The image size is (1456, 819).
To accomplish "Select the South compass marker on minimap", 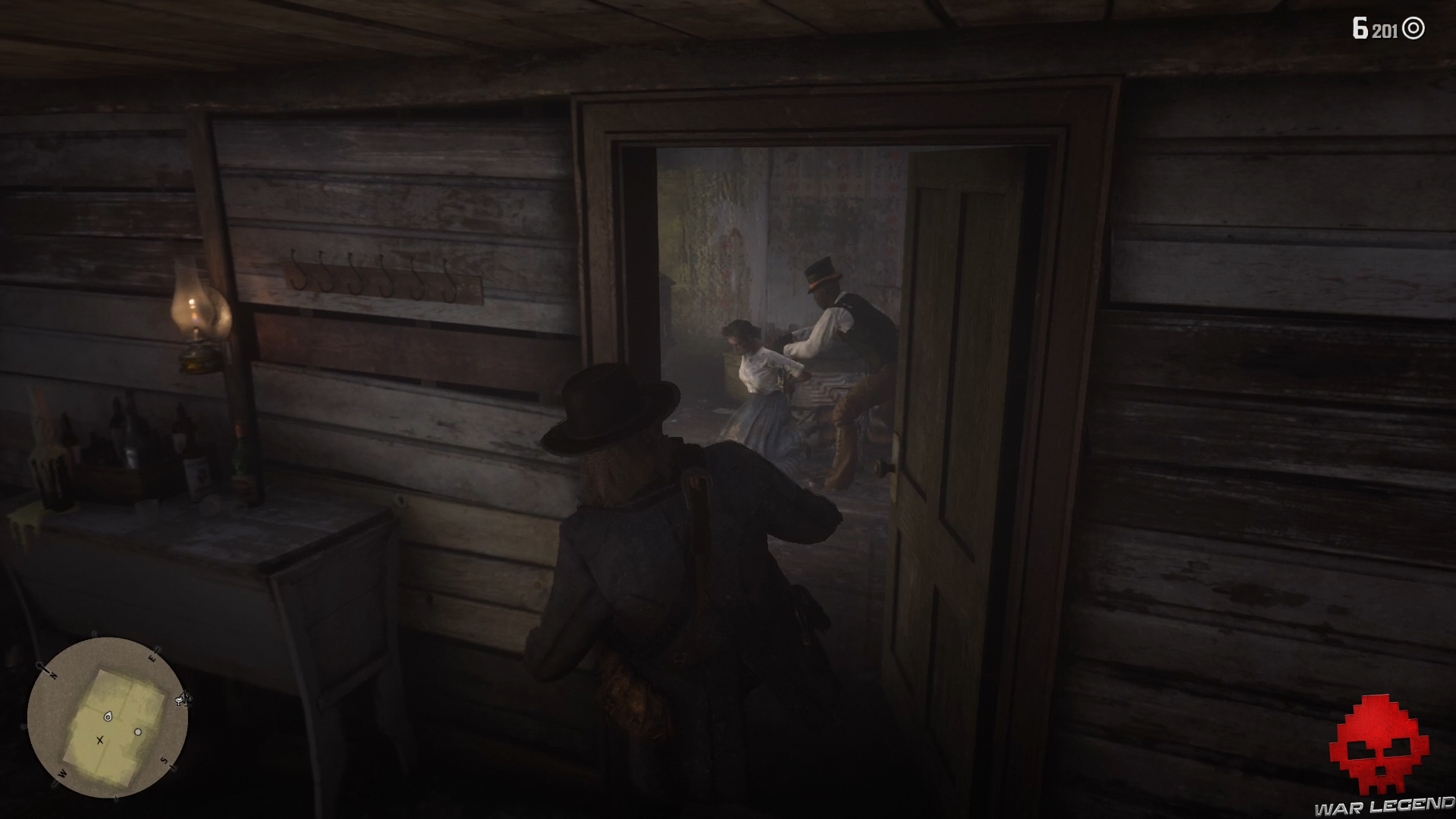I will (165, 761).
